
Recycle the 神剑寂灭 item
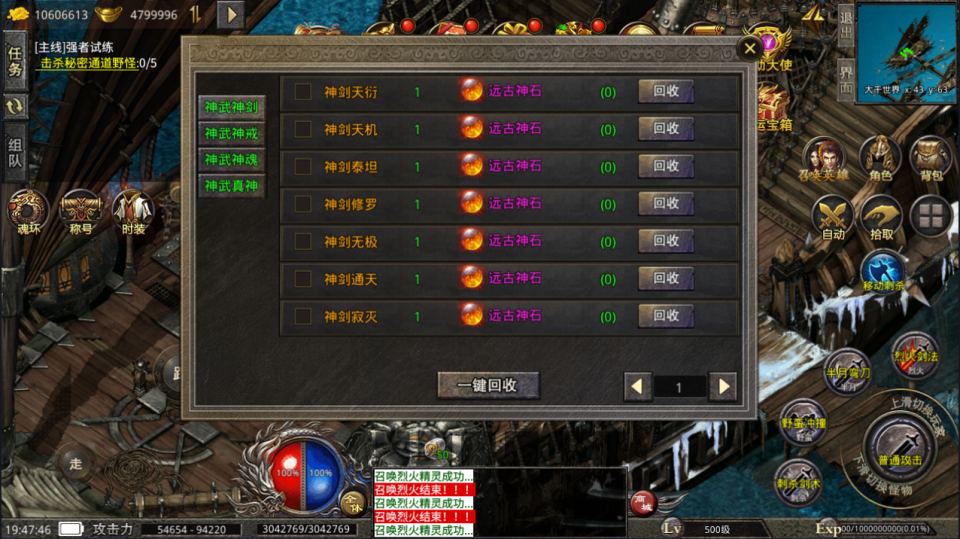pyautogui.click(x=666, y=316)
